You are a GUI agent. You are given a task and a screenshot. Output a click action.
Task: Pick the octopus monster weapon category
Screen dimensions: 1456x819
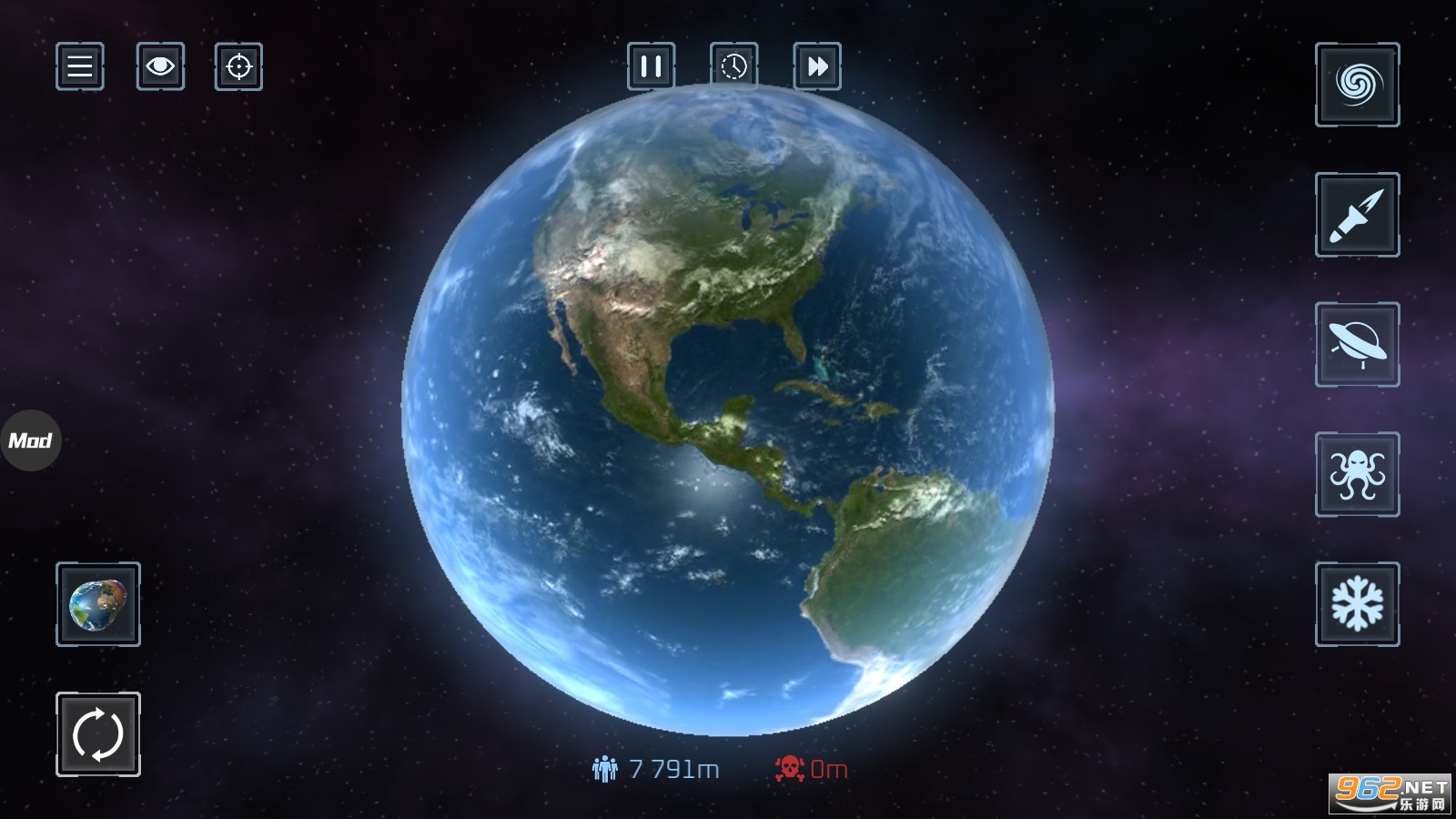[x=1357, y=474]
